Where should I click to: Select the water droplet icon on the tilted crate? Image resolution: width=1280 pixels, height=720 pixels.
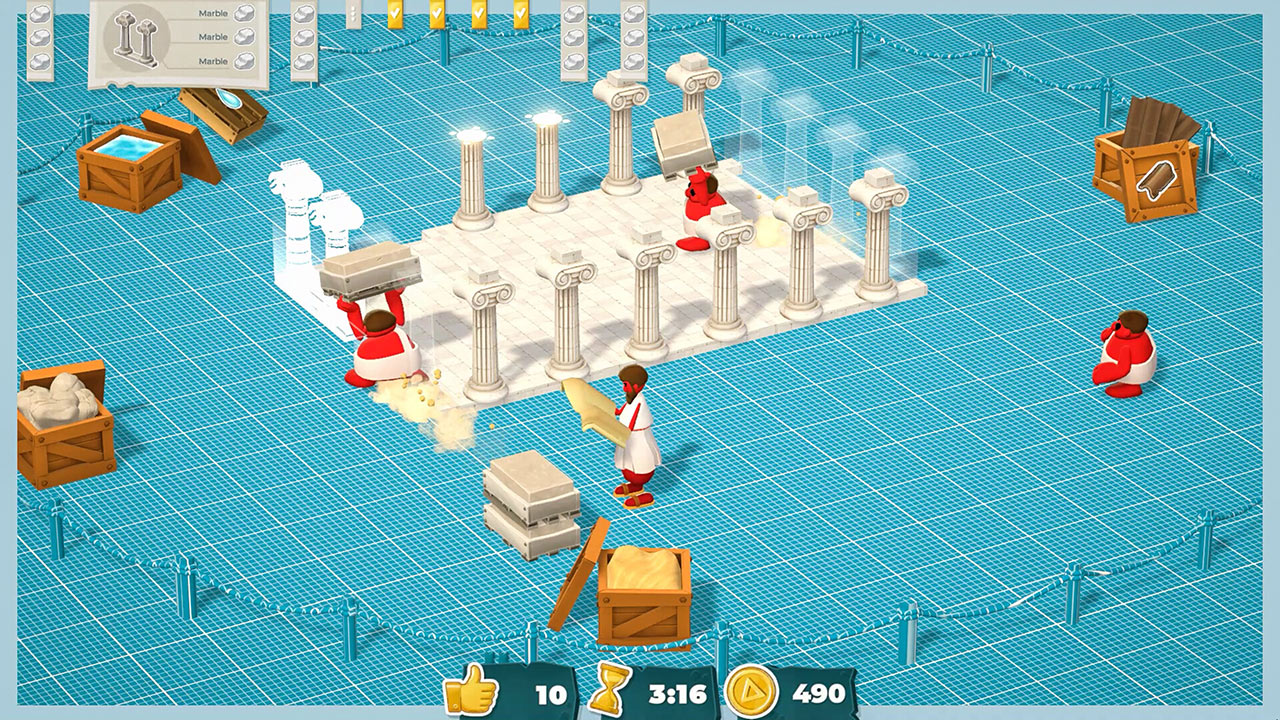(228, 100)
